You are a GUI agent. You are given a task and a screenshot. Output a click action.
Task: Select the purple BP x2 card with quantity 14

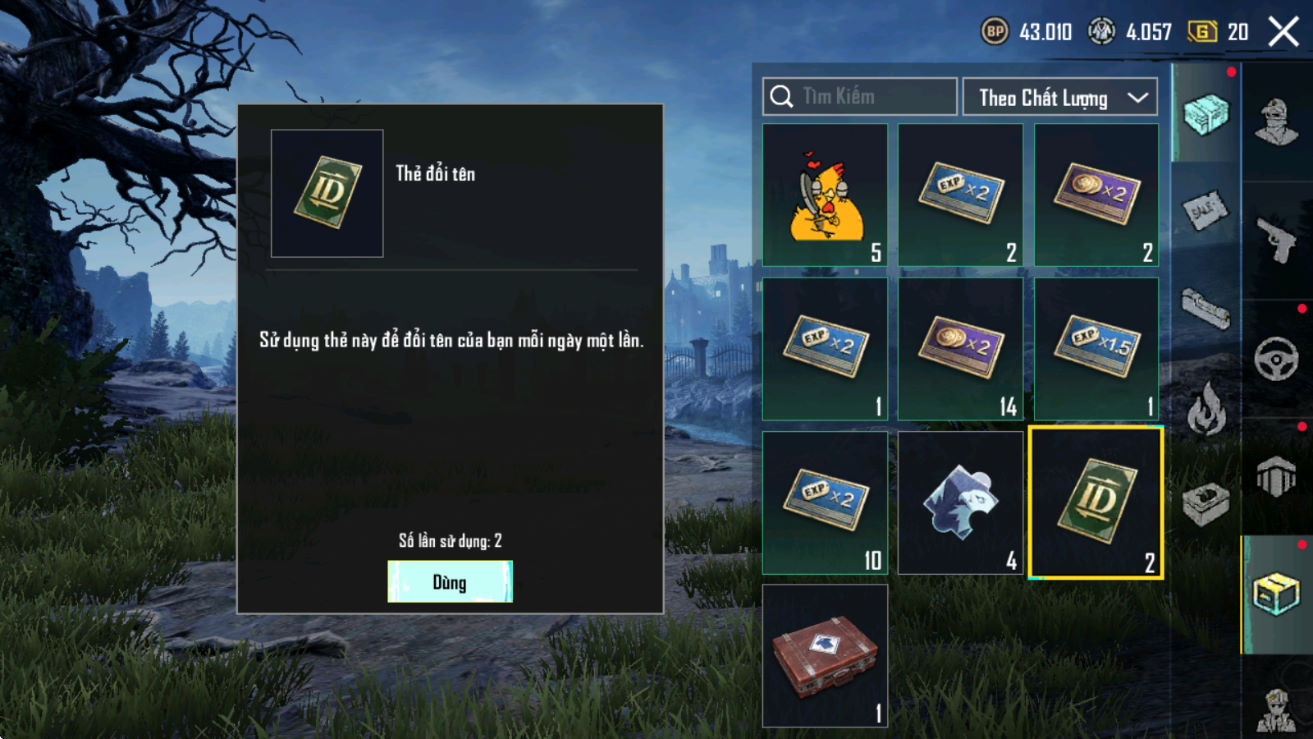pos(960,349)
